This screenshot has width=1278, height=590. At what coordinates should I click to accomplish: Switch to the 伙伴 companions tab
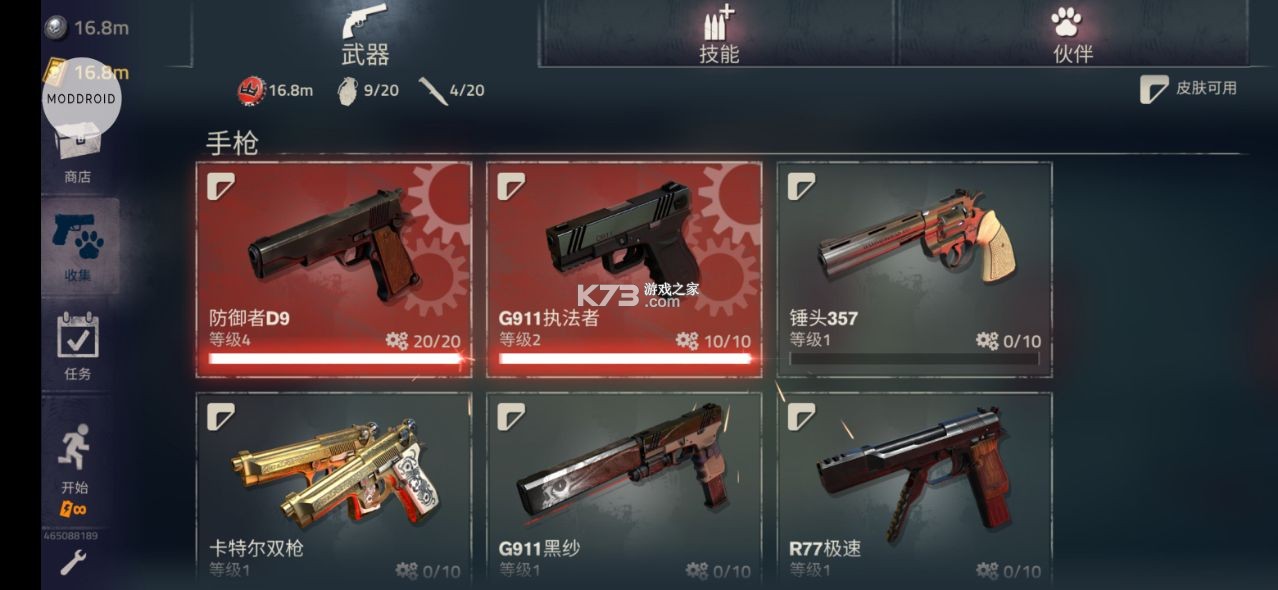pyautogui.click(x=1072, y=36)
